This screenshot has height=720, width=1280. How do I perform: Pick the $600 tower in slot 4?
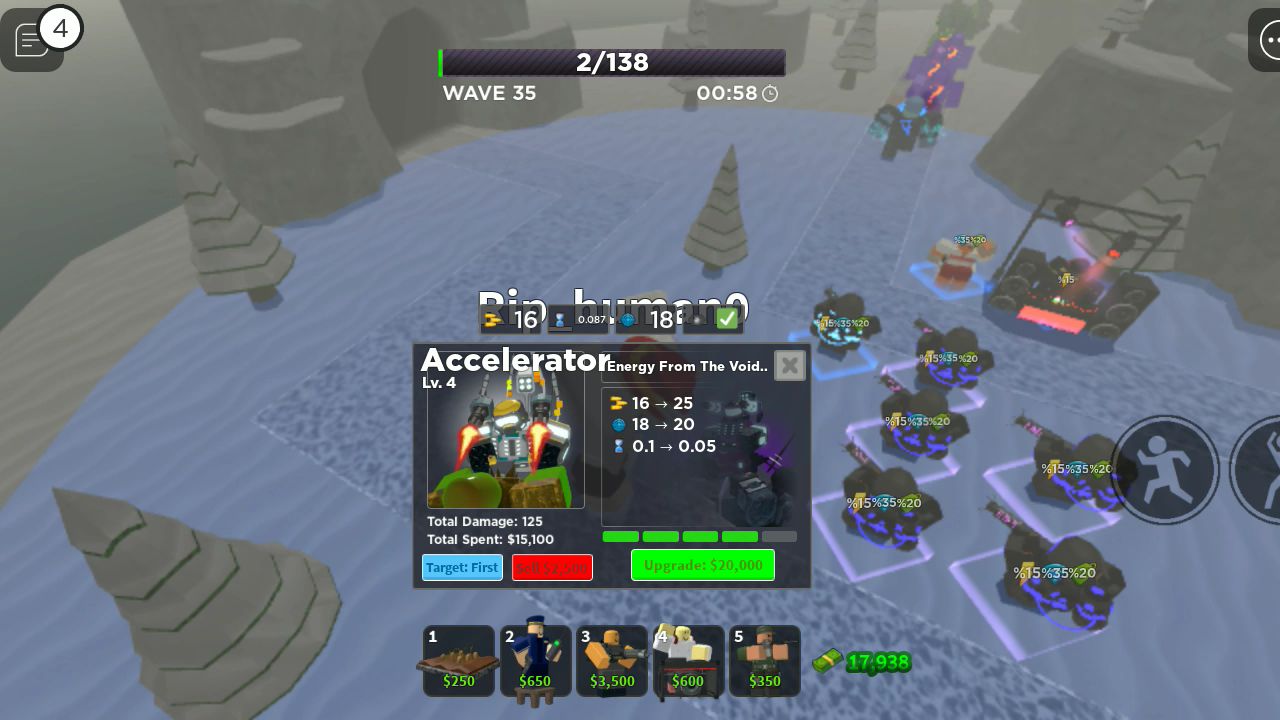pos(688,661)
